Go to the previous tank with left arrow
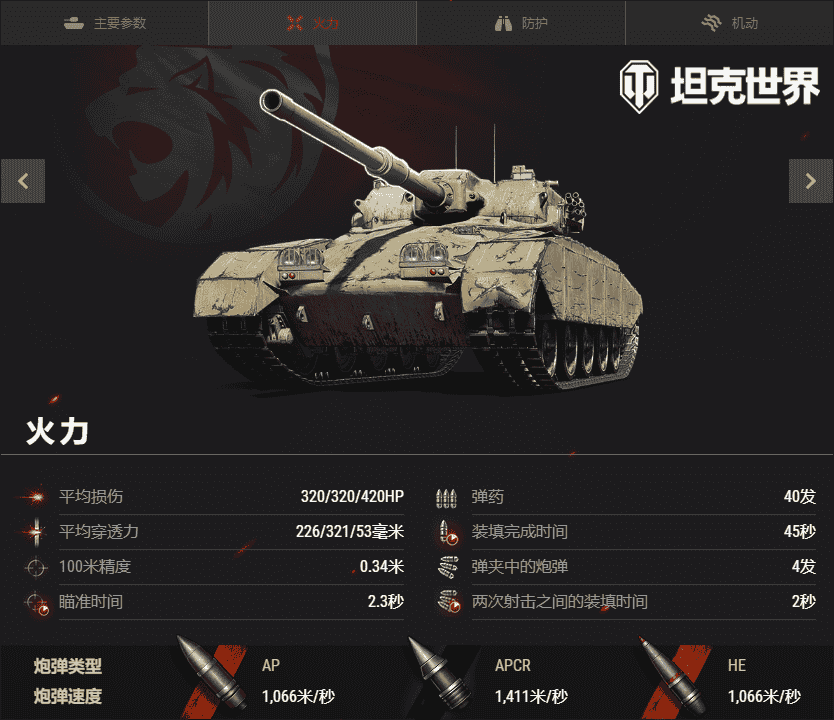The width and height of the screenshot is (834, 720). click(x=23, y=181)
